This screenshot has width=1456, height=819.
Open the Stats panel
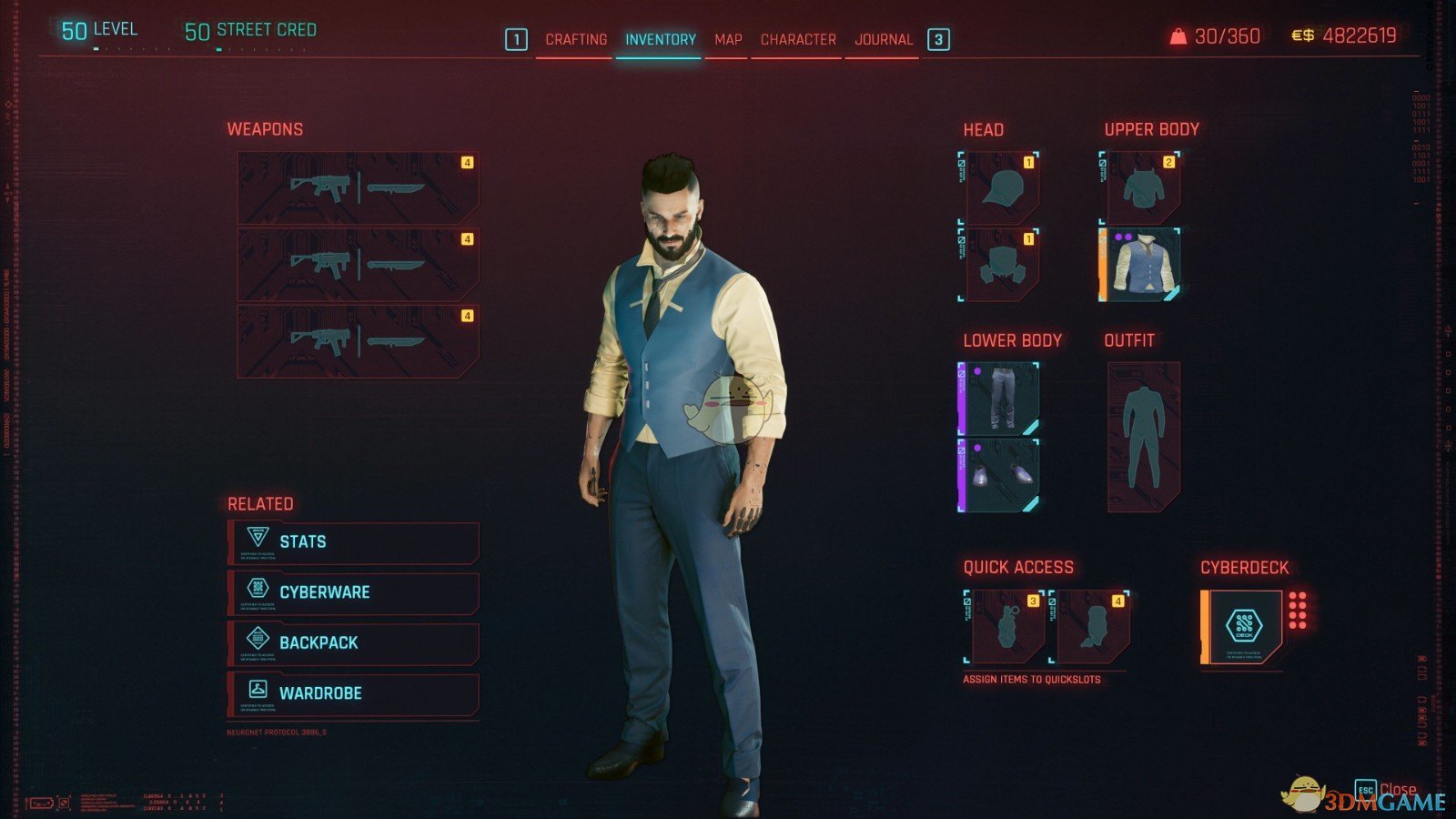pyautogui.click(x=305, y=541)
